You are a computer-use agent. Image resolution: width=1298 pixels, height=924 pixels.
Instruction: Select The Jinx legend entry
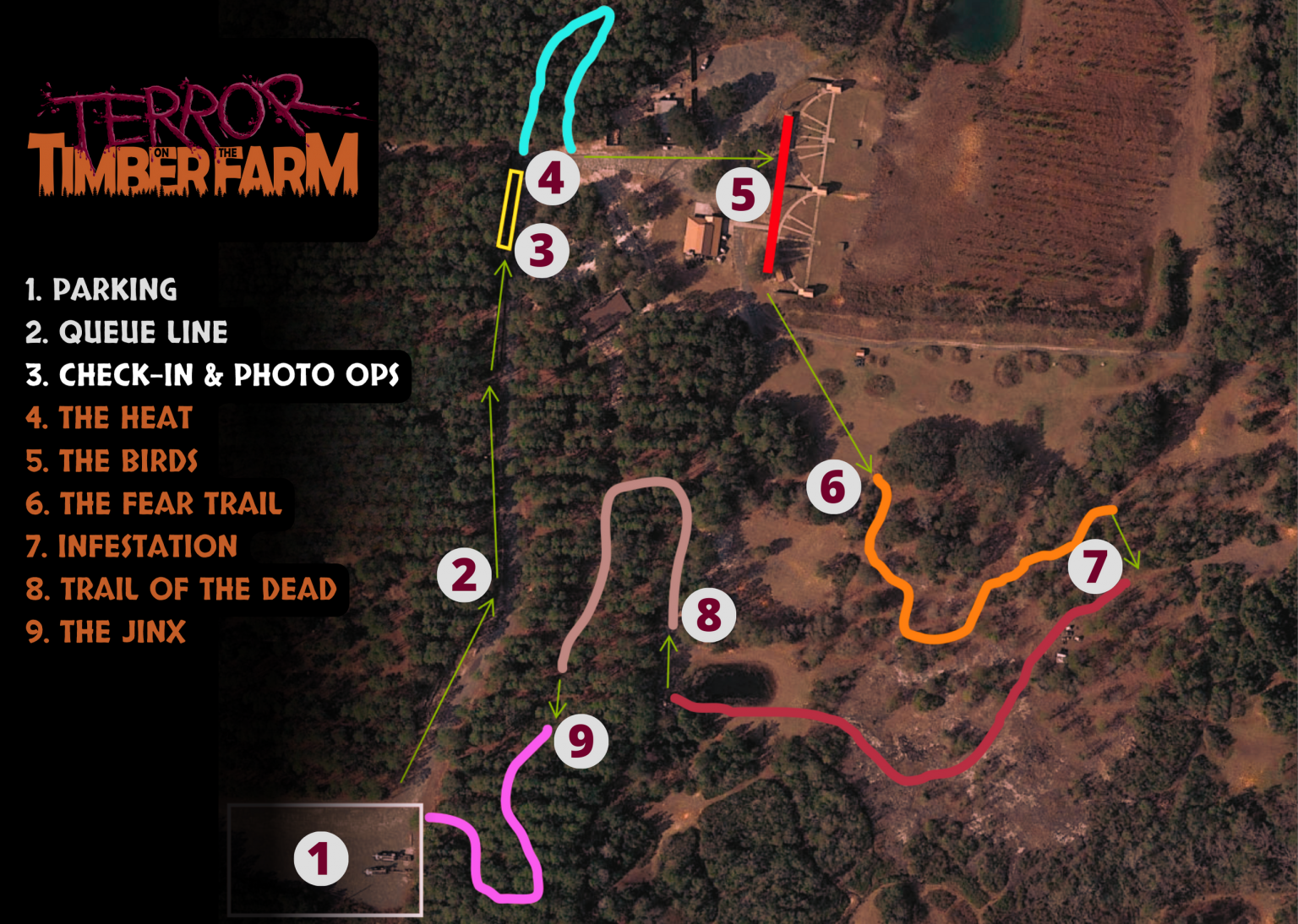point(106,633)
